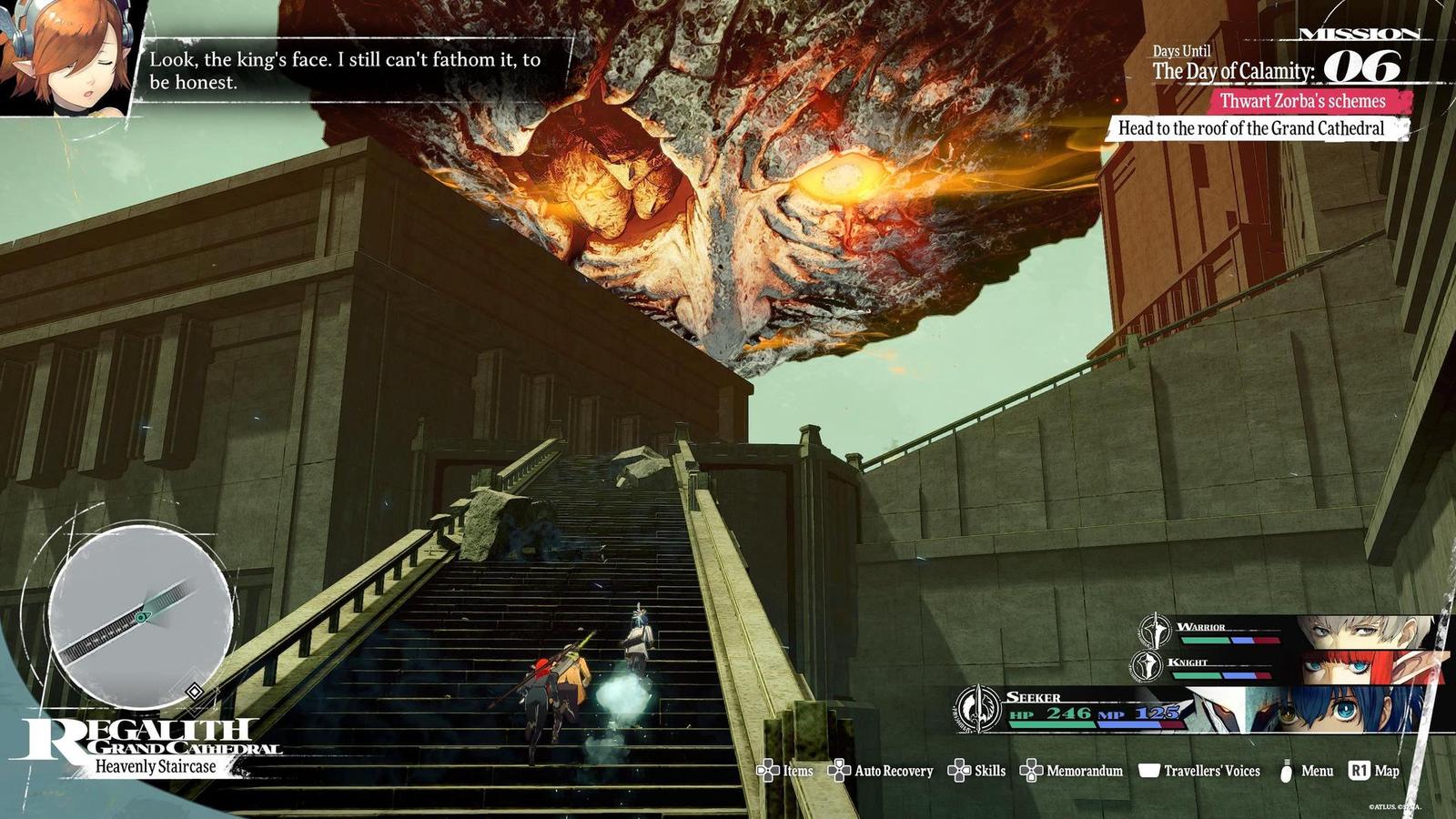Show the Map
Screen dimensions: 1456x819
(x=1374, y=771)
